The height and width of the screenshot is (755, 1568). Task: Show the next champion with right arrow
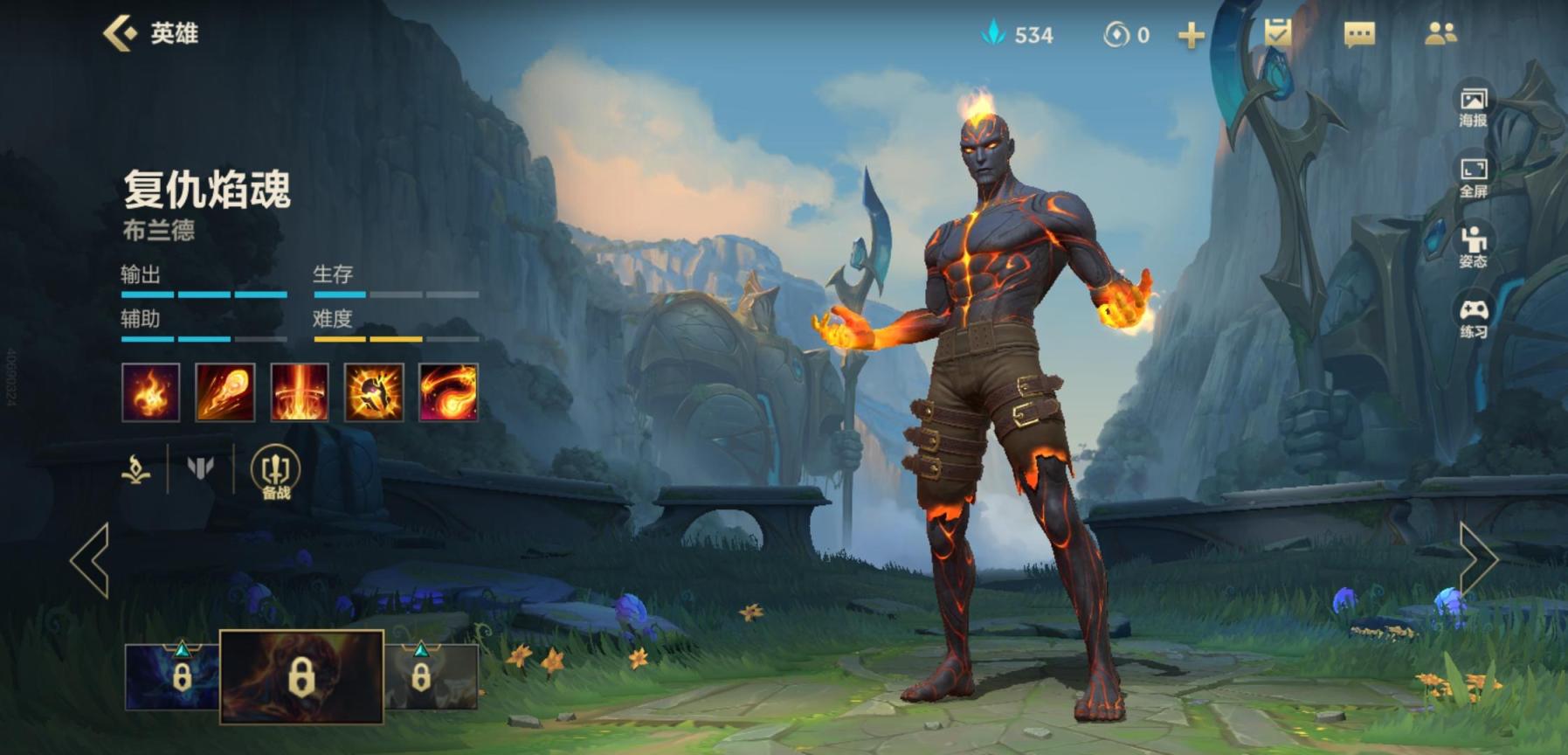(1477, 560)
